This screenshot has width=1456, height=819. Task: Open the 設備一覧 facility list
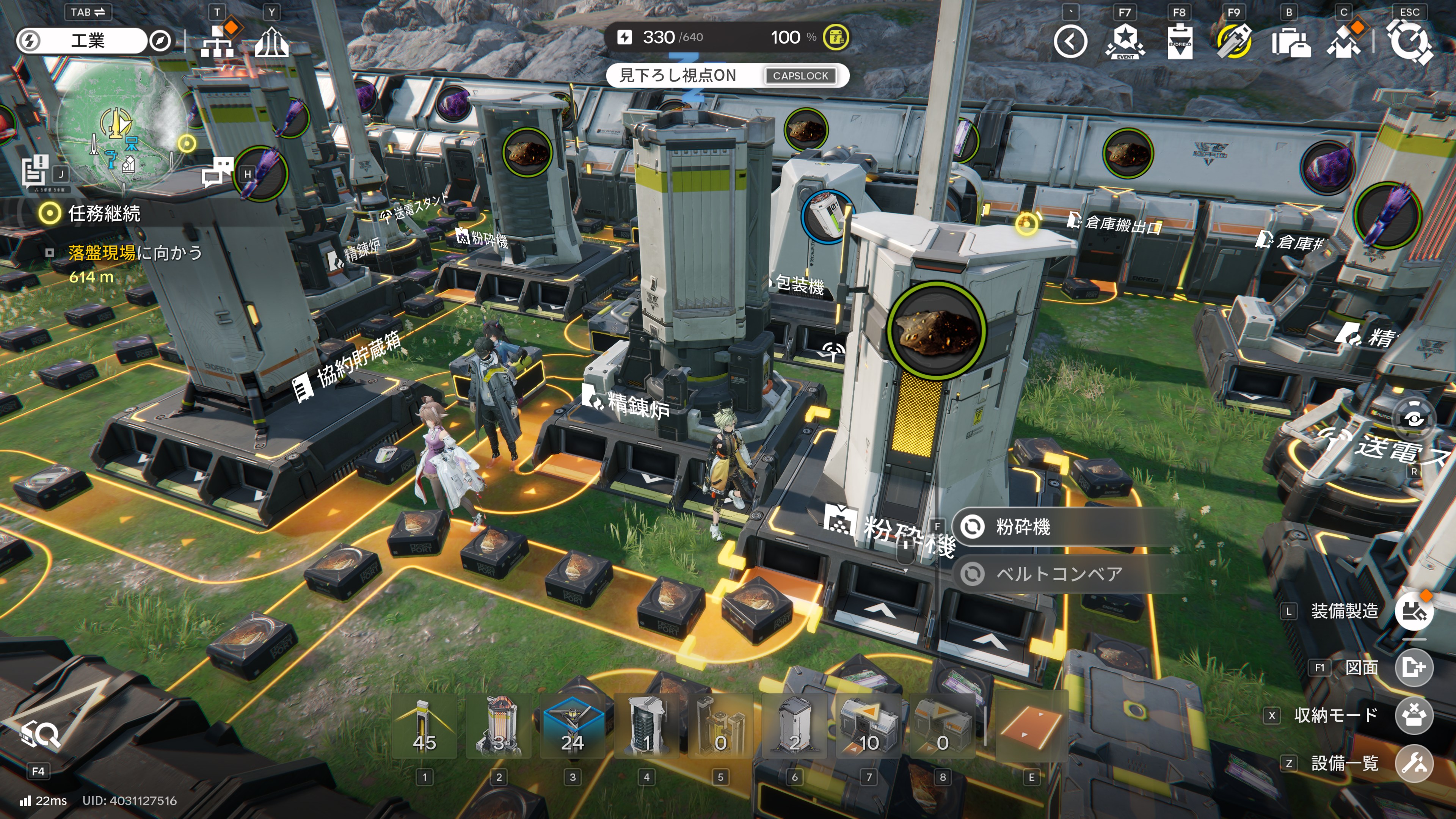click(1414, 763)
